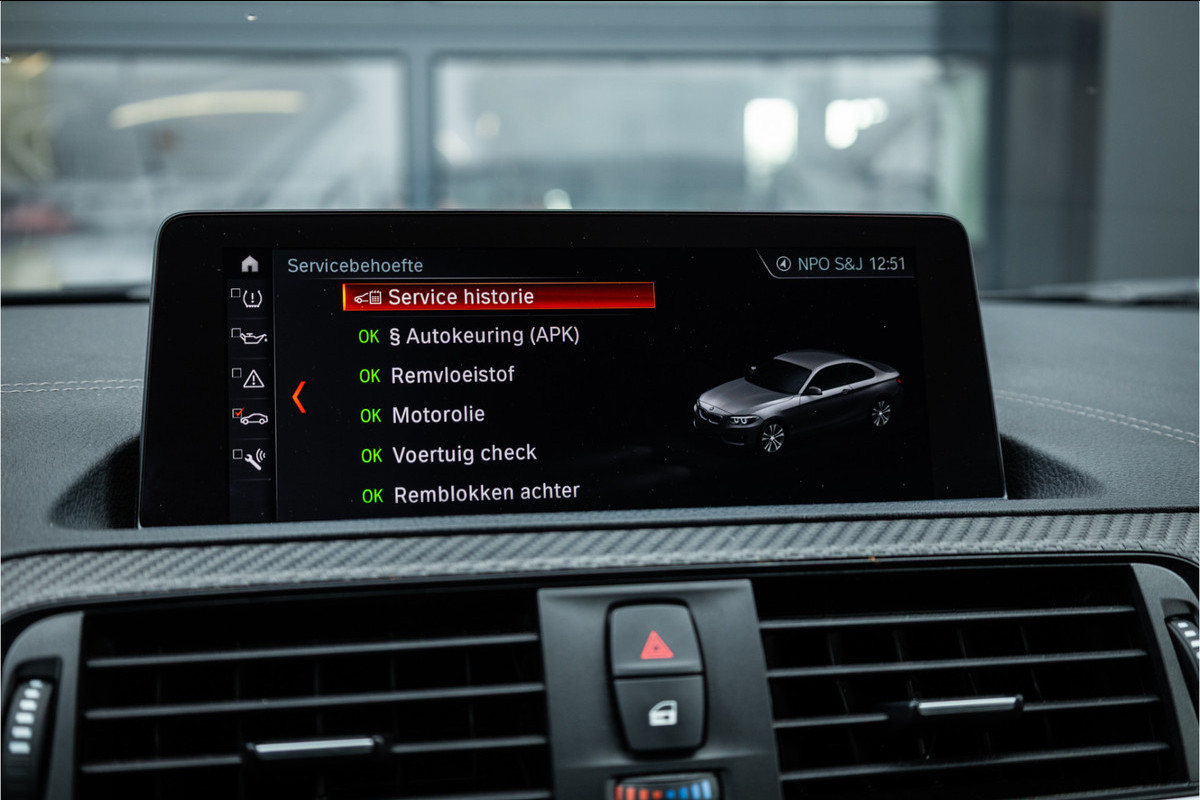Show the warning triangle check control tab
This screenshot has height=800, width=1200.
point(251,377)
